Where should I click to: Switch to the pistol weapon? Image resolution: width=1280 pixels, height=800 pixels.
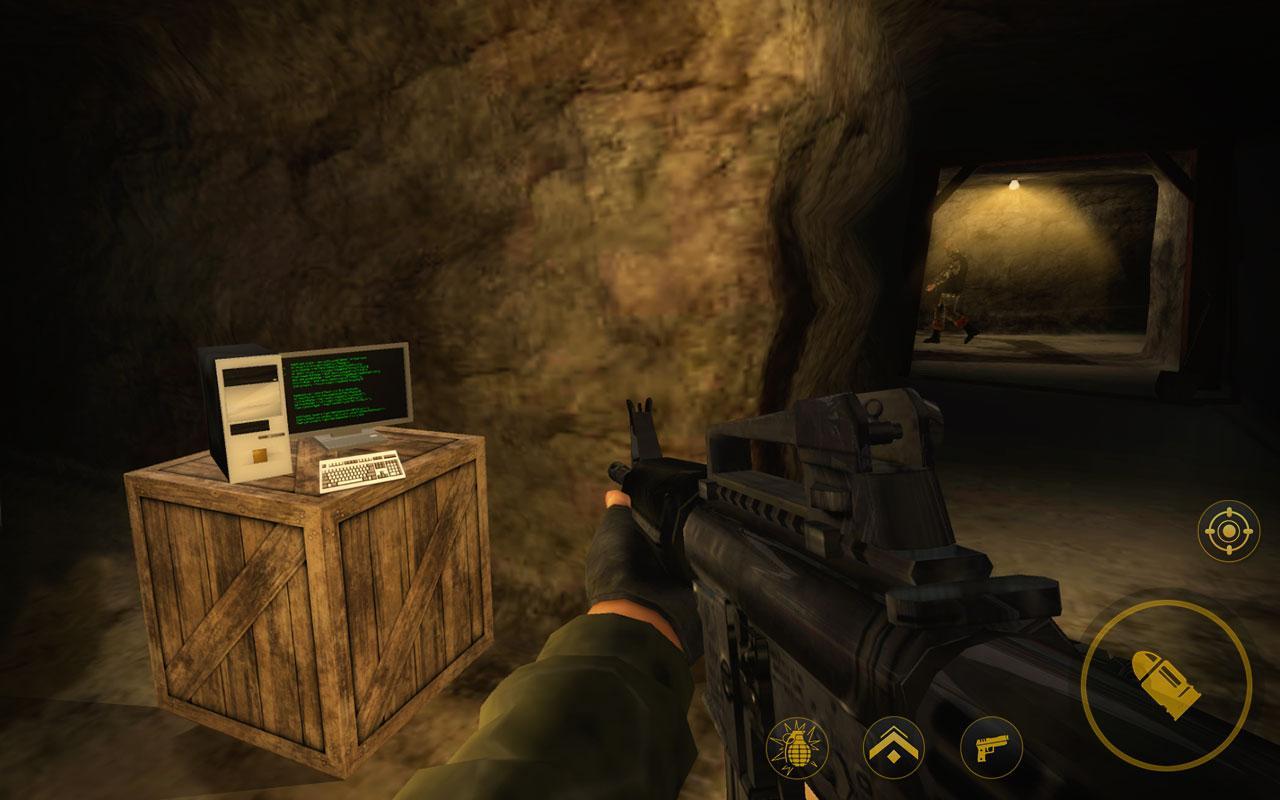tap(990, 748)
